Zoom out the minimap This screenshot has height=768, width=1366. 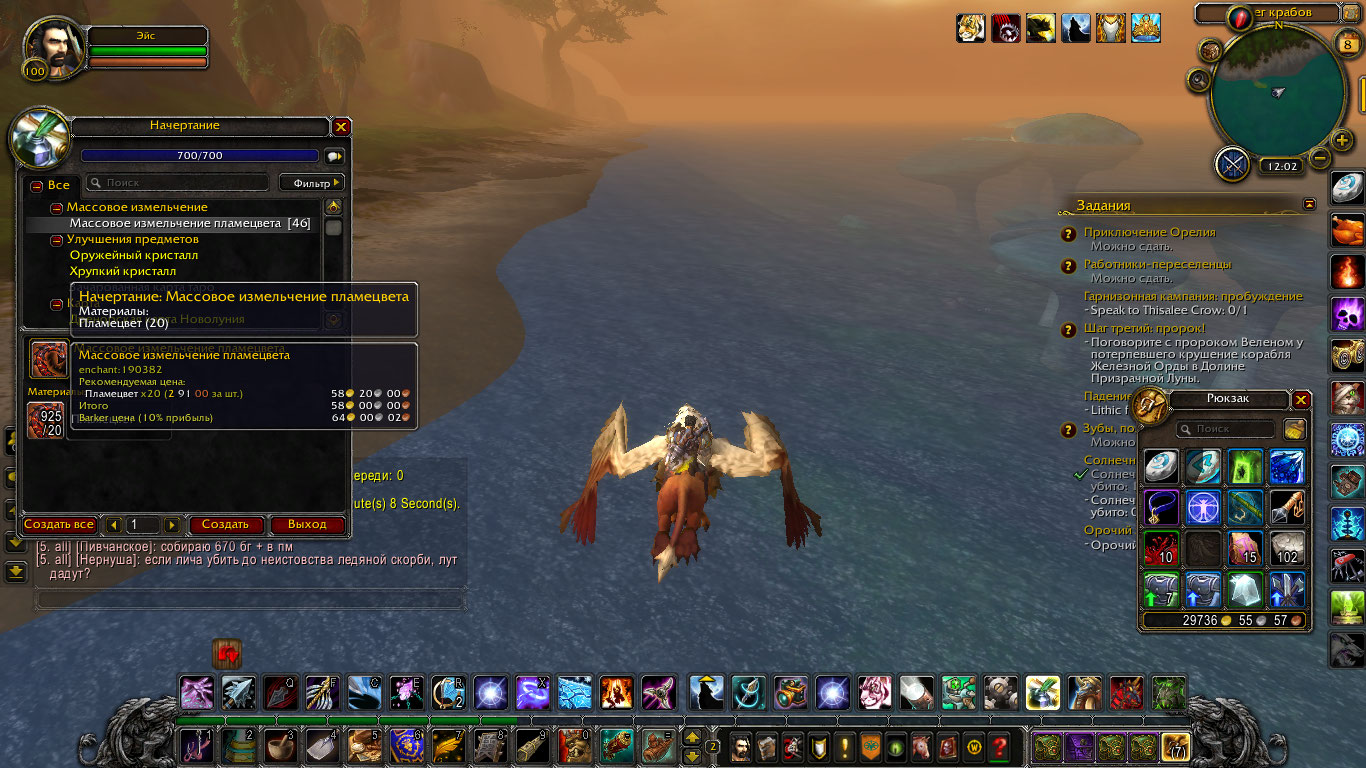tap(1320, 158)
